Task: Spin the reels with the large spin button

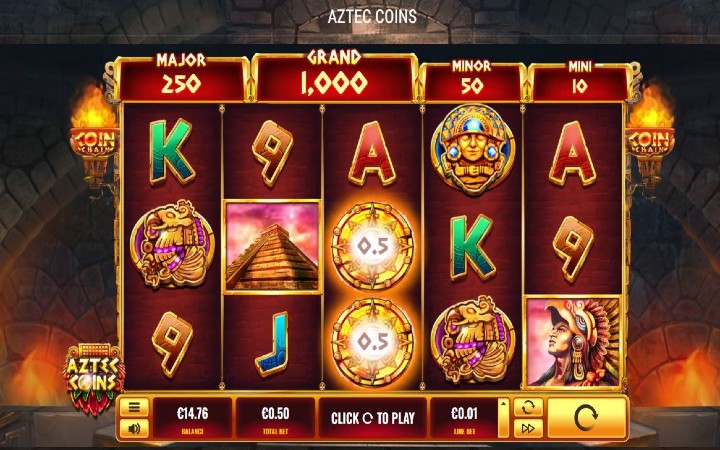Action: point(587,417)
